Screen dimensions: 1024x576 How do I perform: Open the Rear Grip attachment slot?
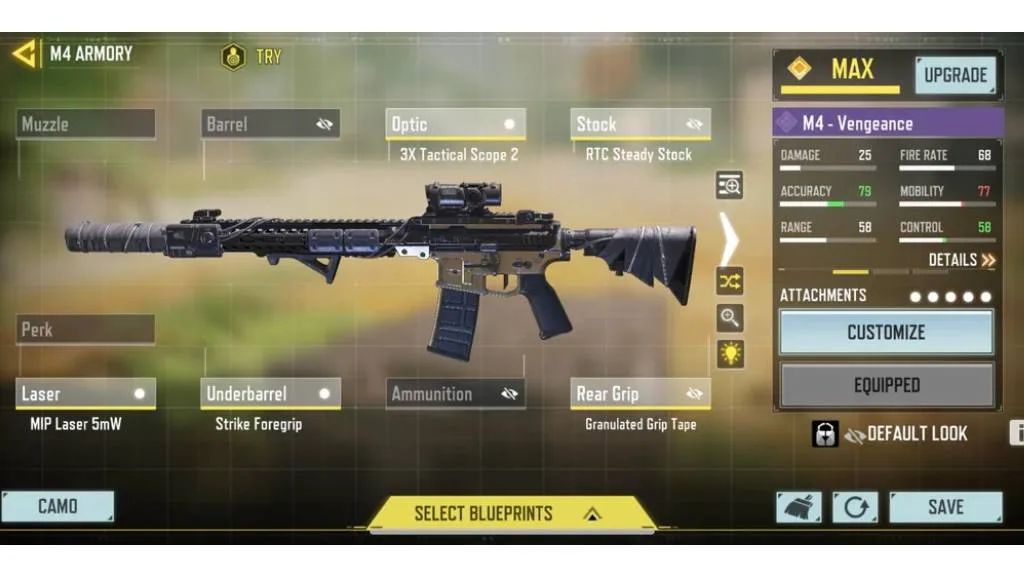click(x=640, y=394)
